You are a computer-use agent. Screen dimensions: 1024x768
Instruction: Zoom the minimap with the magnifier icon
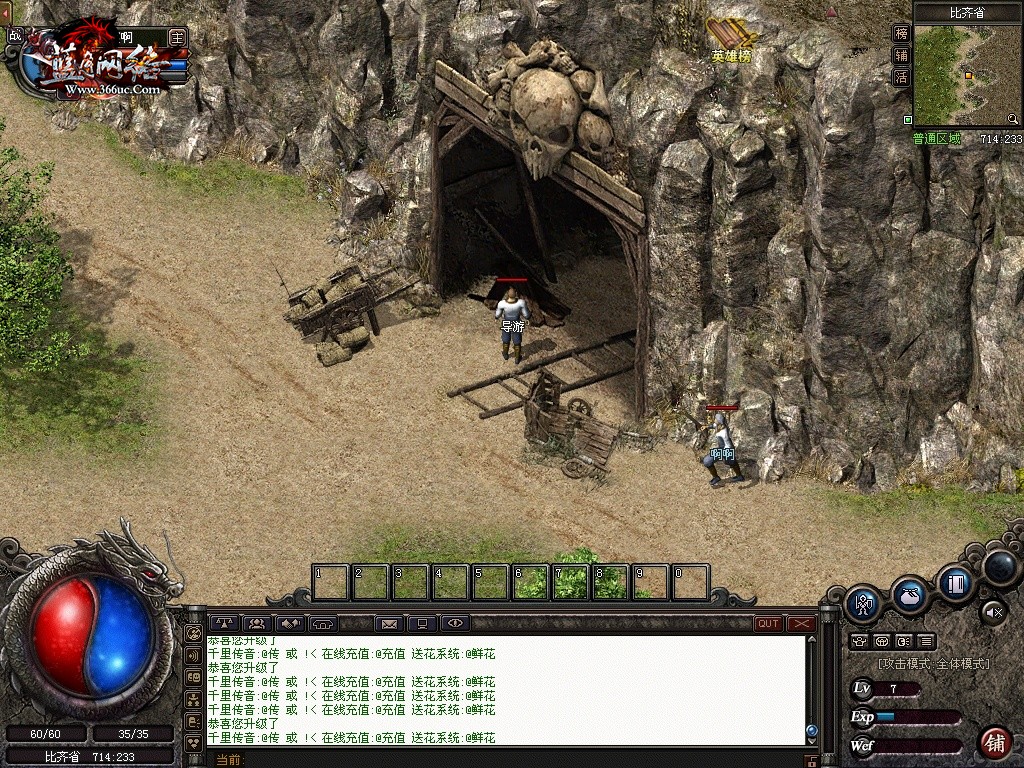coord(1014,119)
